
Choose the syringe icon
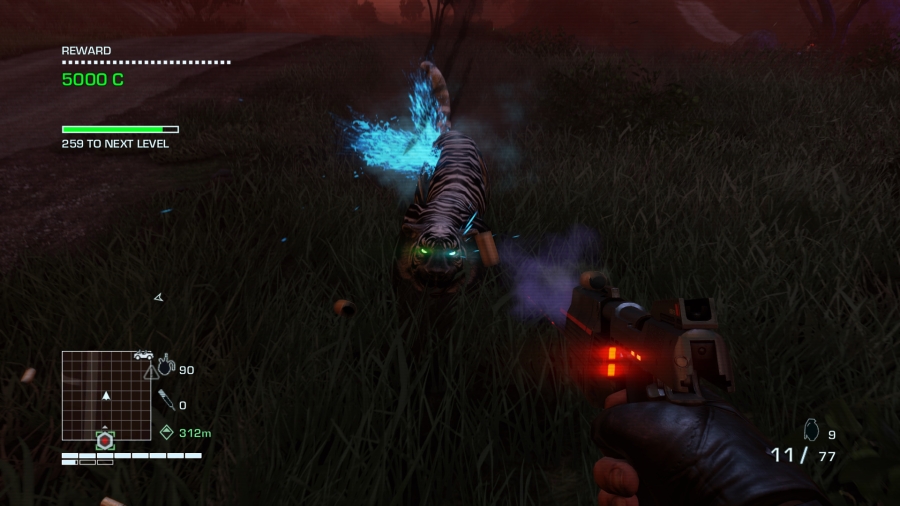(166, 402)
